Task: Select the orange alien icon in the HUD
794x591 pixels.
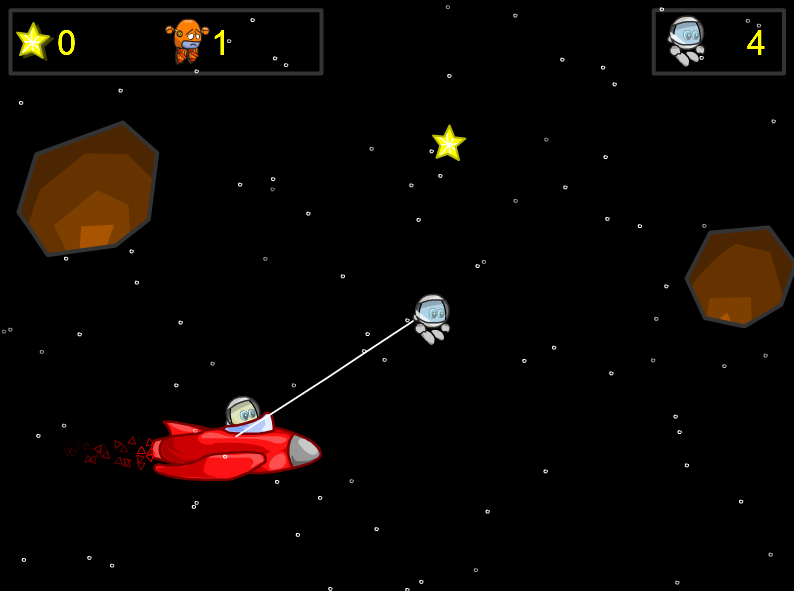Action: pyautogui.click(x=186, y=41)
